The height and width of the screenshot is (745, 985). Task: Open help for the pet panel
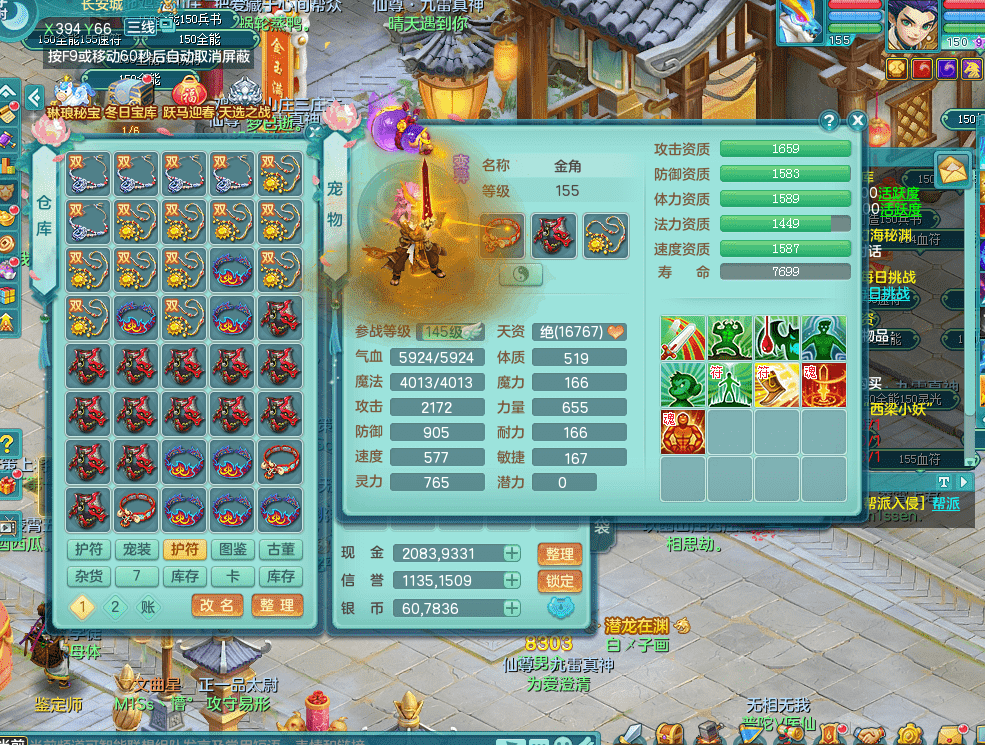click(829, 121)
